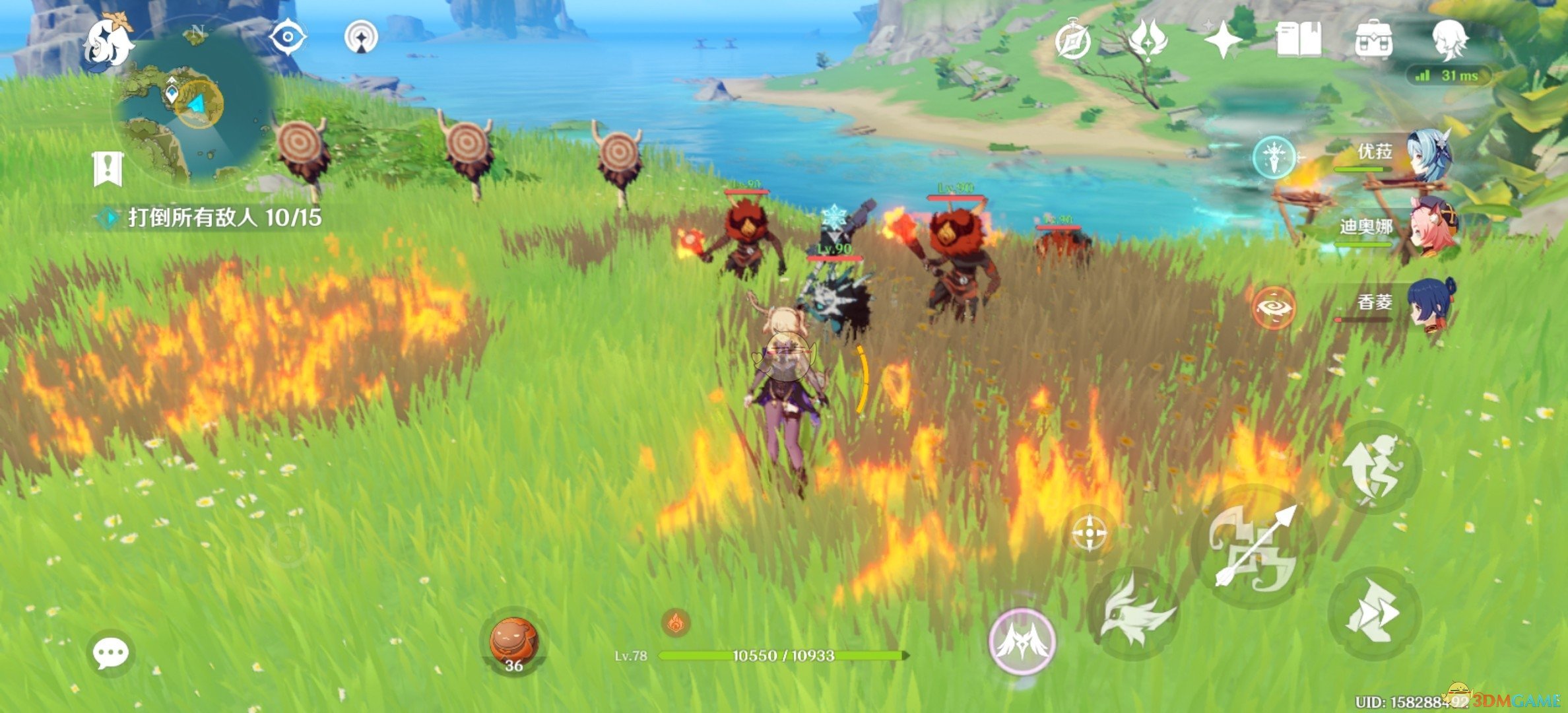
Task: Open the compass events icon
Action: (1072, 41)
